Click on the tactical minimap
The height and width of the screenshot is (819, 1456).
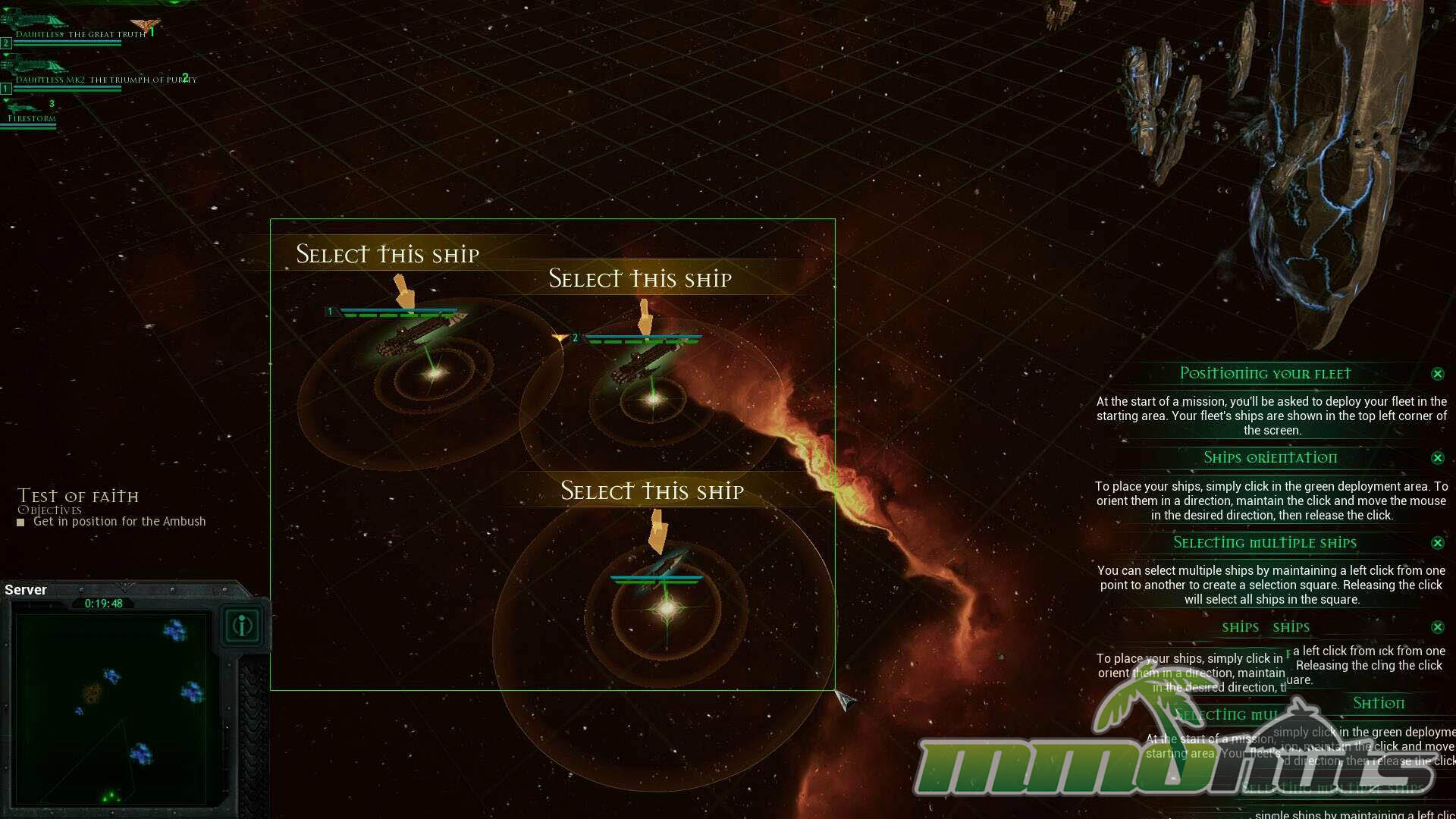pyautogui.click(x=111, y=708)
